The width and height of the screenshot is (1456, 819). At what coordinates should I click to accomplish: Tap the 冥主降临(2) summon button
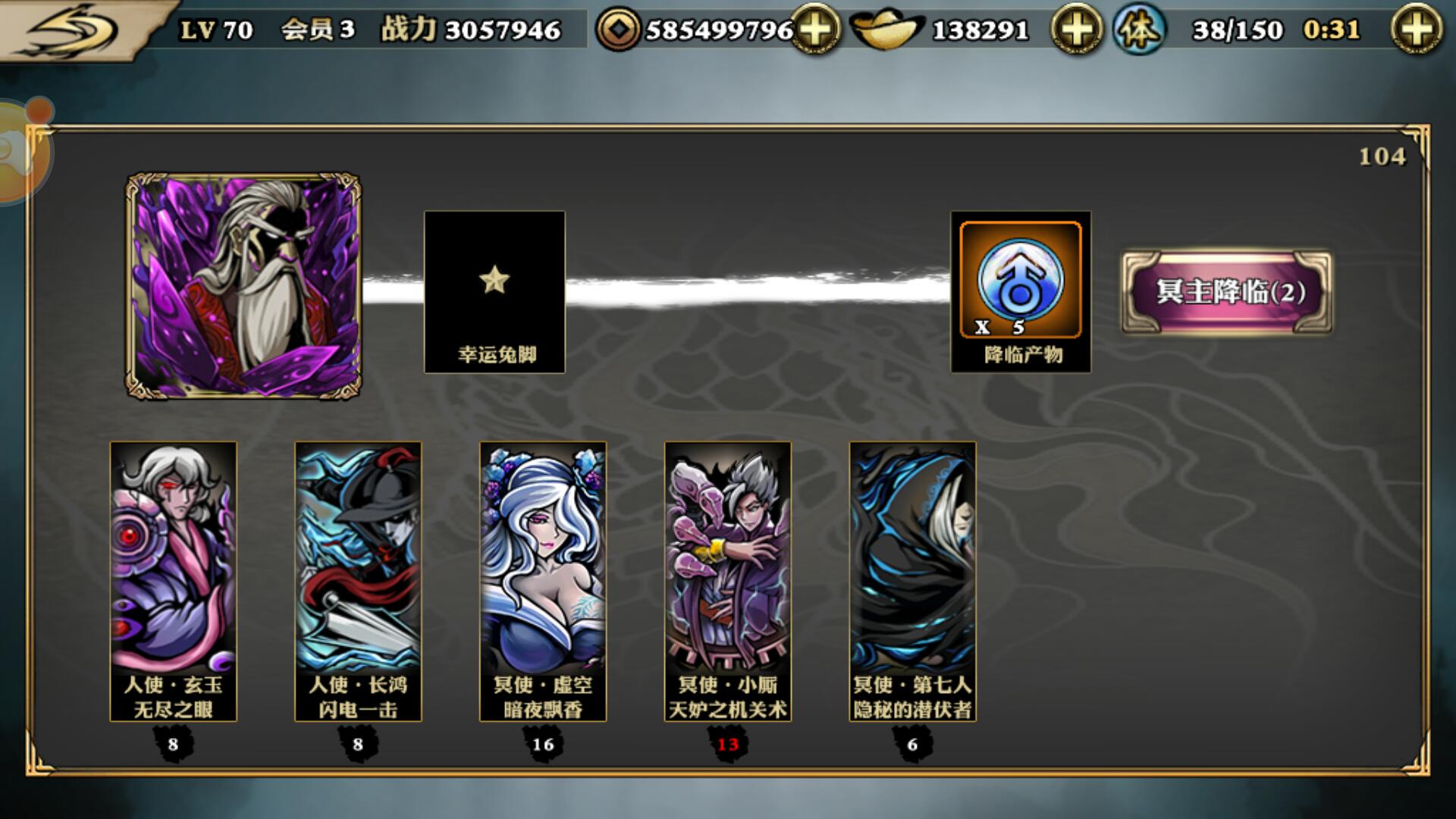(1226, 292)
